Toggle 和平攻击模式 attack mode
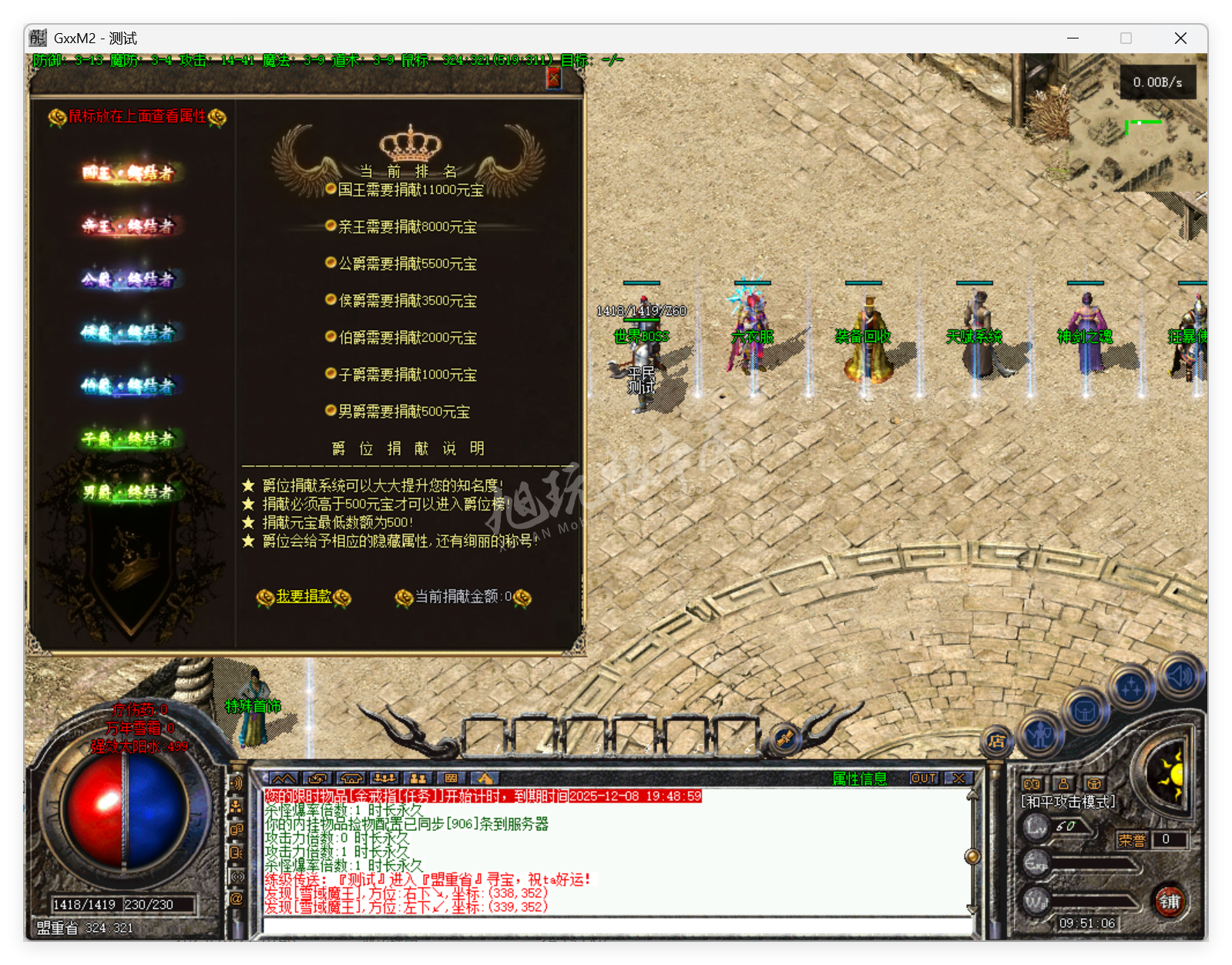1232x965 pixels. pyautogui.click(x=1068, y=801)
